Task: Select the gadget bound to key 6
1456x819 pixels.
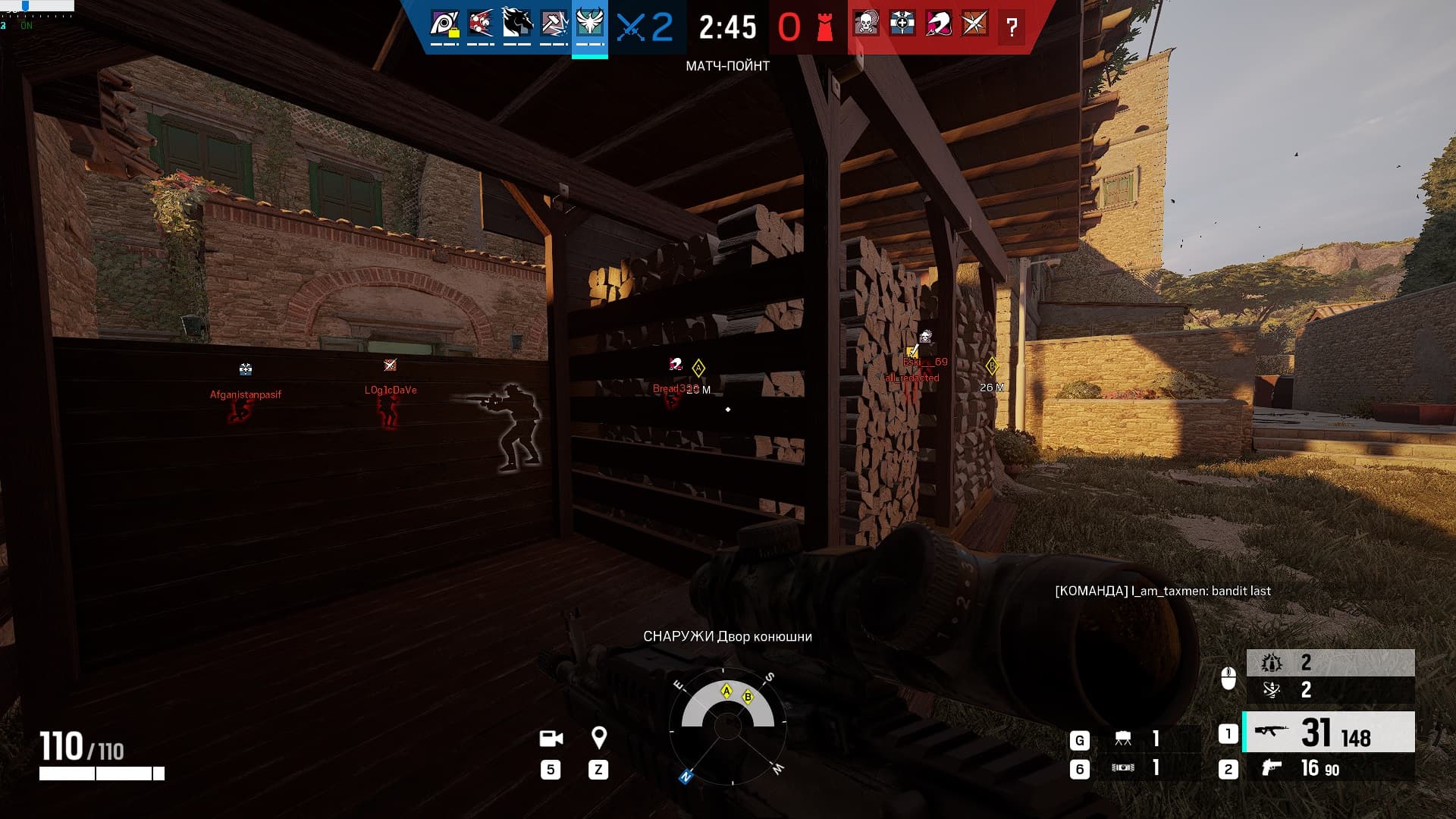Action: click(1123, 768)
